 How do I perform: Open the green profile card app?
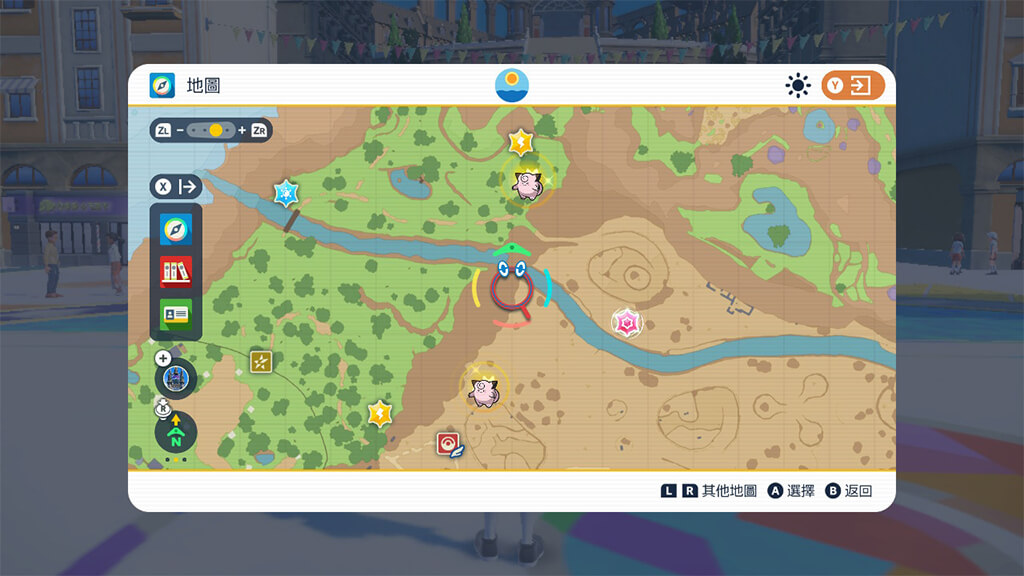click(176, 313)
